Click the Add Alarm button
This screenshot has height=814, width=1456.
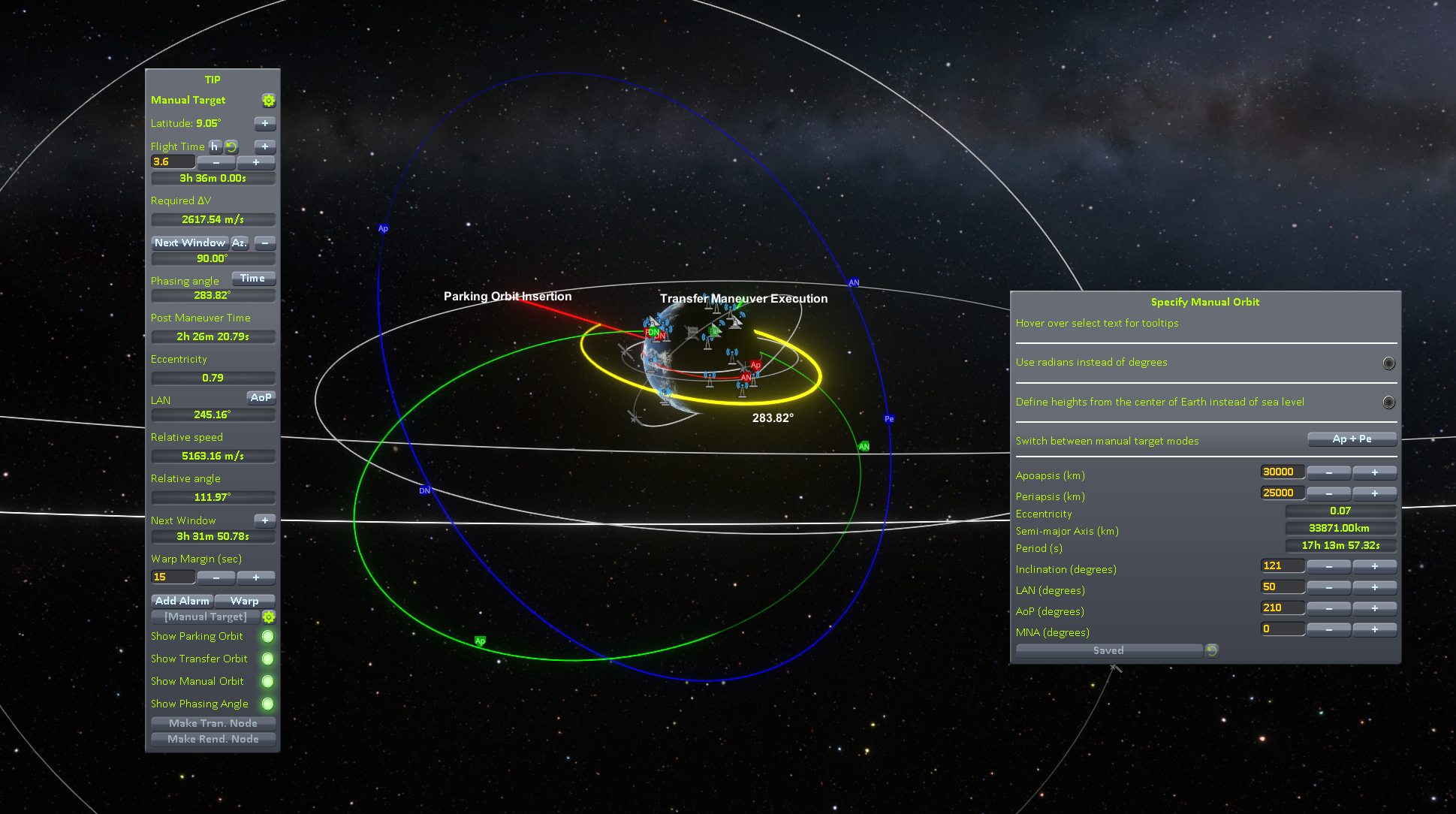(182, 601)
